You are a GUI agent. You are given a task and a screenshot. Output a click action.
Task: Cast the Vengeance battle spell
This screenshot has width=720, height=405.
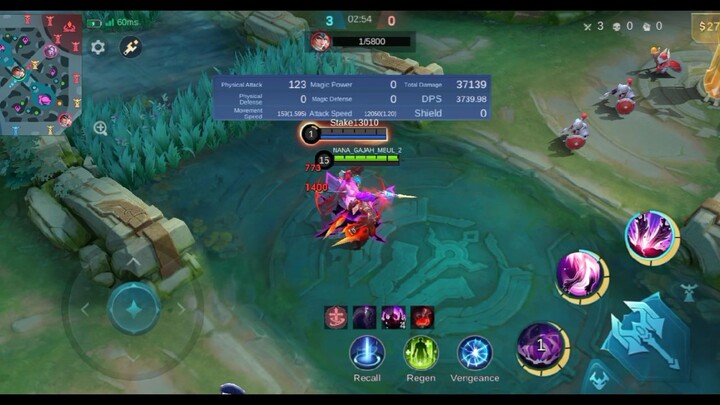point(475,353)
